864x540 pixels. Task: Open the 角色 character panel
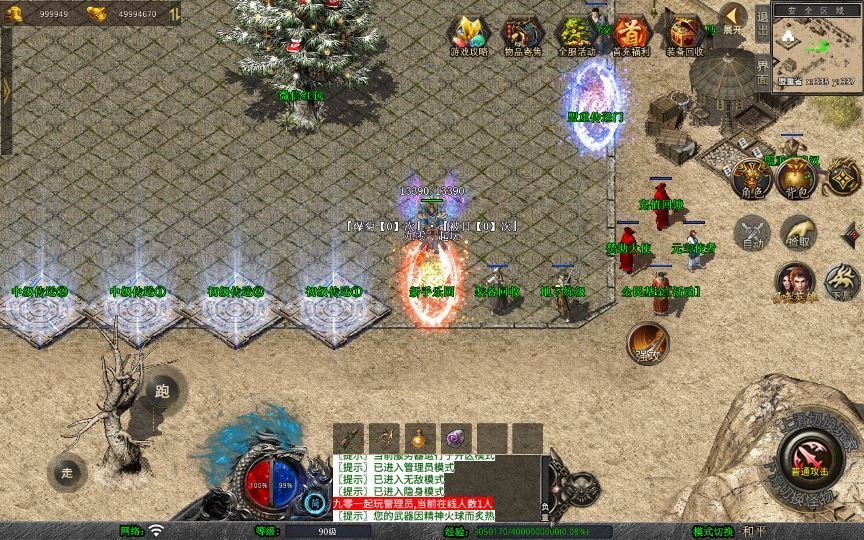coord(752,179)
